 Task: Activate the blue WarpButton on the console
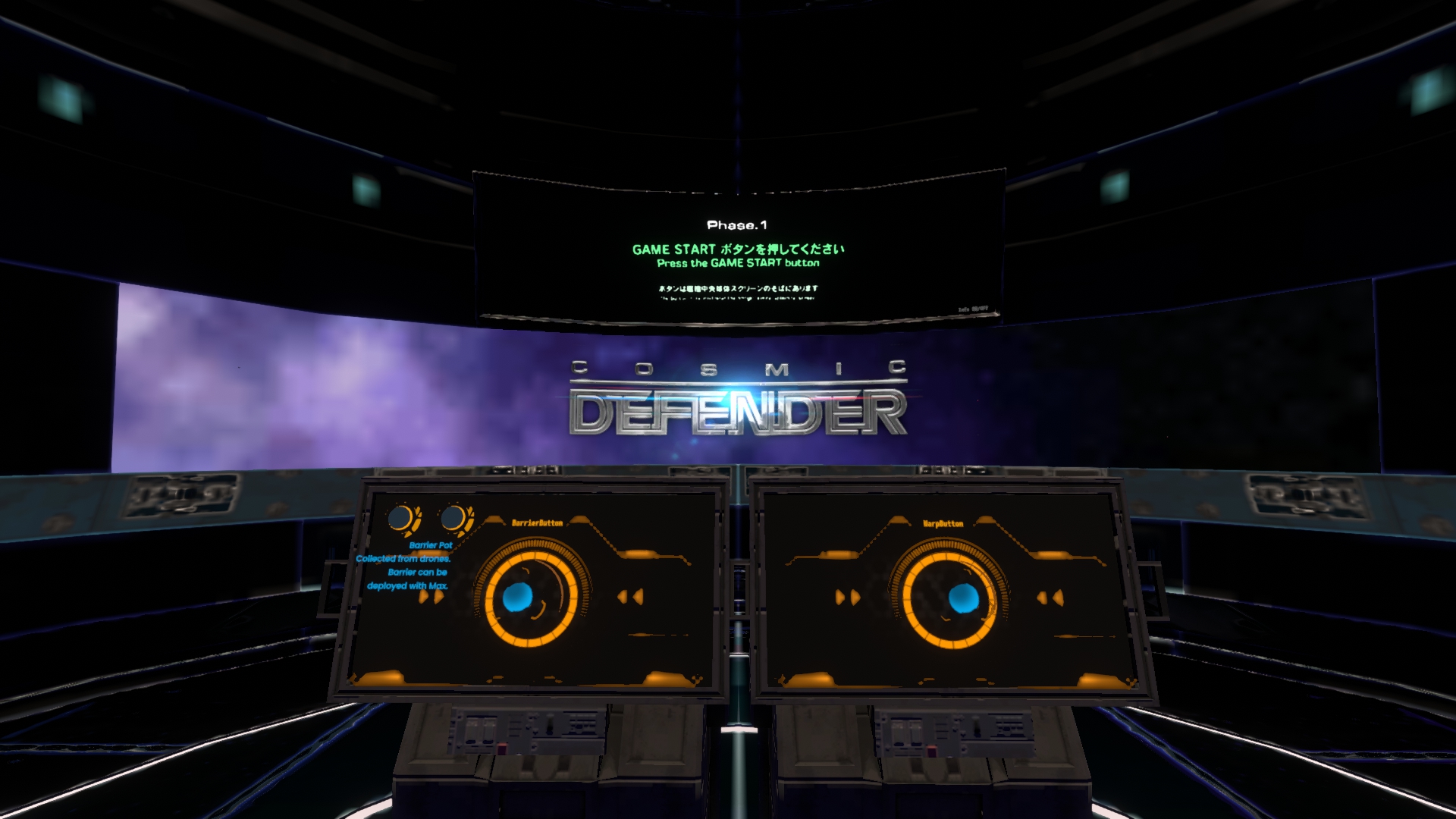(x=963, y=598)
